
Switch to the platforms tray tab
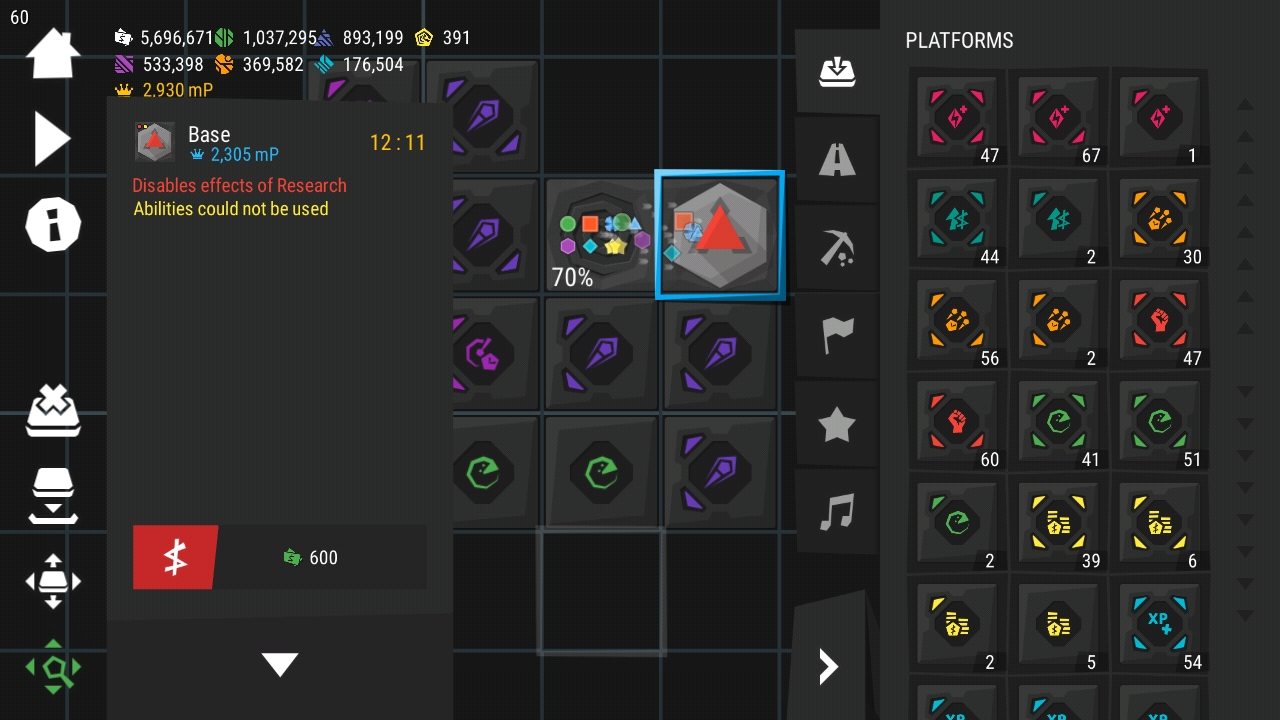pos(837,71)
